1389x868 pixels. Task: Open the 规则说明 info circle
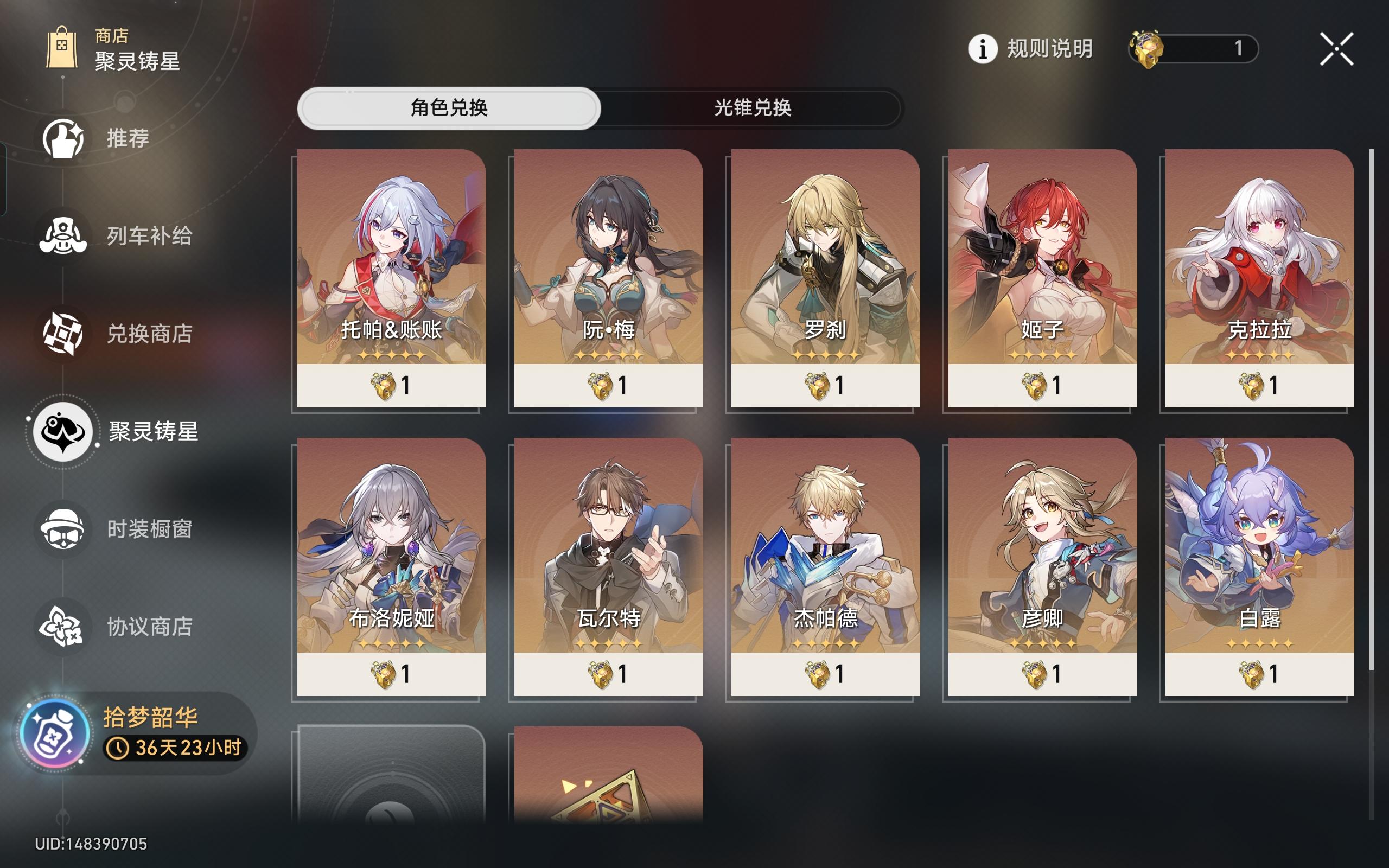tap(983, 49)
